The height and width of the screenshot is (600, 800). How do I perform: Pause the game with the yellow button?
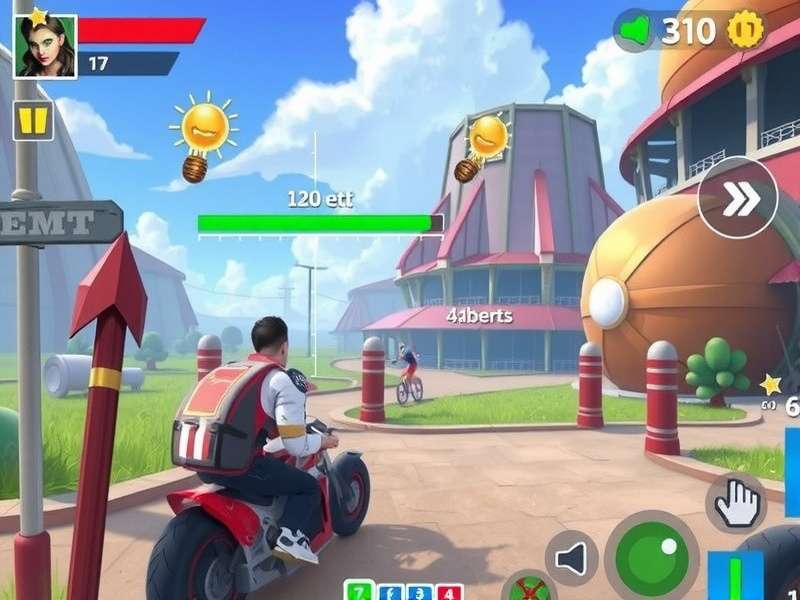click(33, 121)
